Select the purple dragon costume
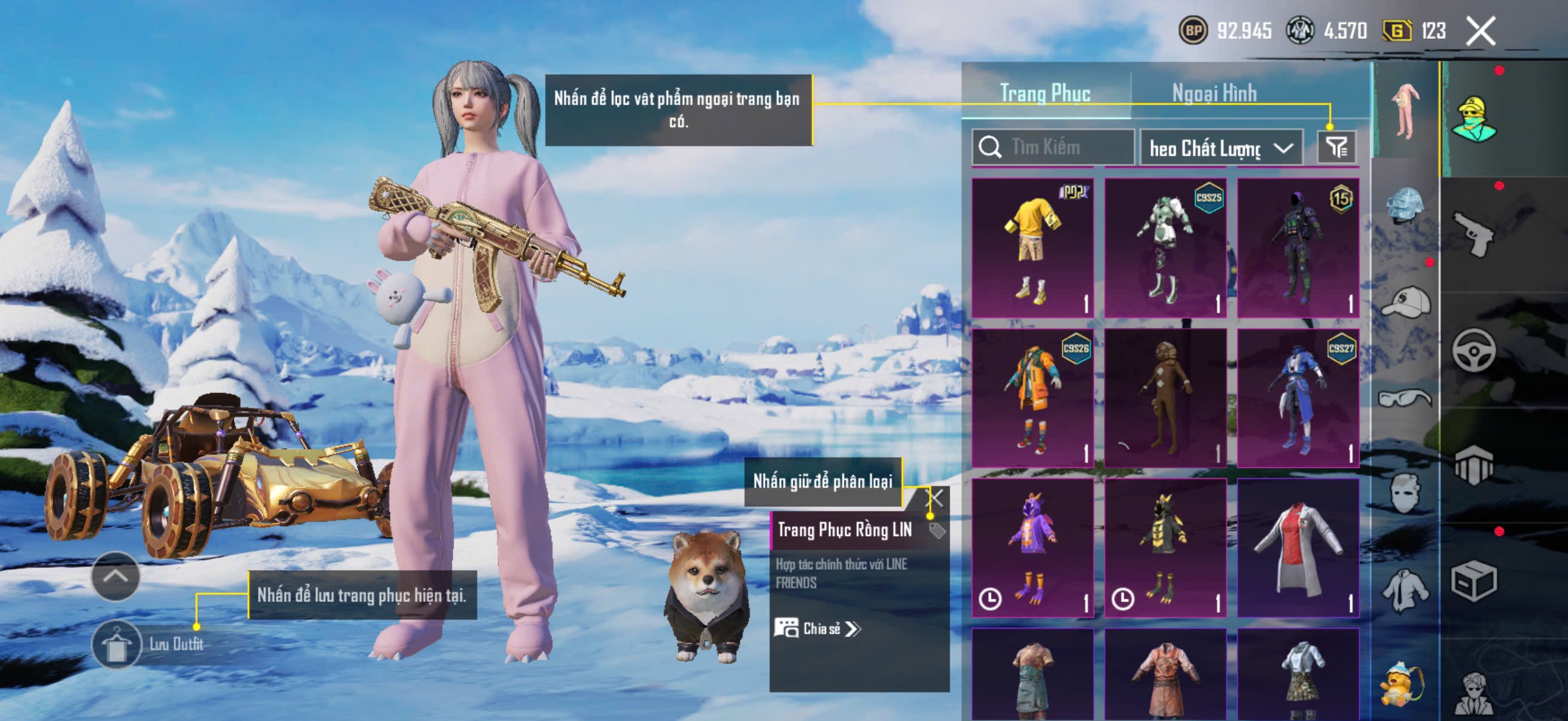Image resolution: width=1568 pixels, height=721 pixels. click(1032, 548)
